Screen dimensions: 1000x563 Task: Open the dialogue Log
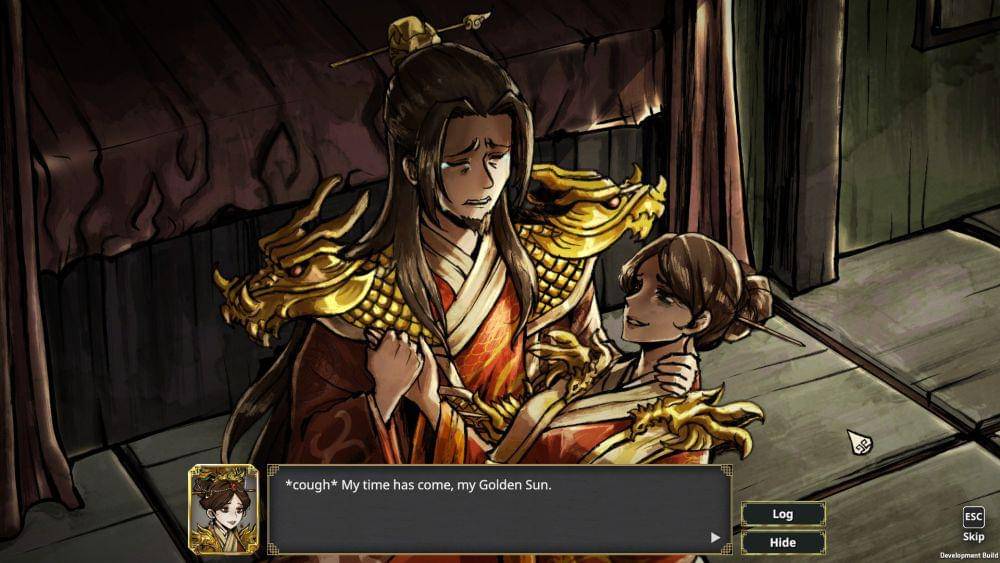click(x=782, y=514)
